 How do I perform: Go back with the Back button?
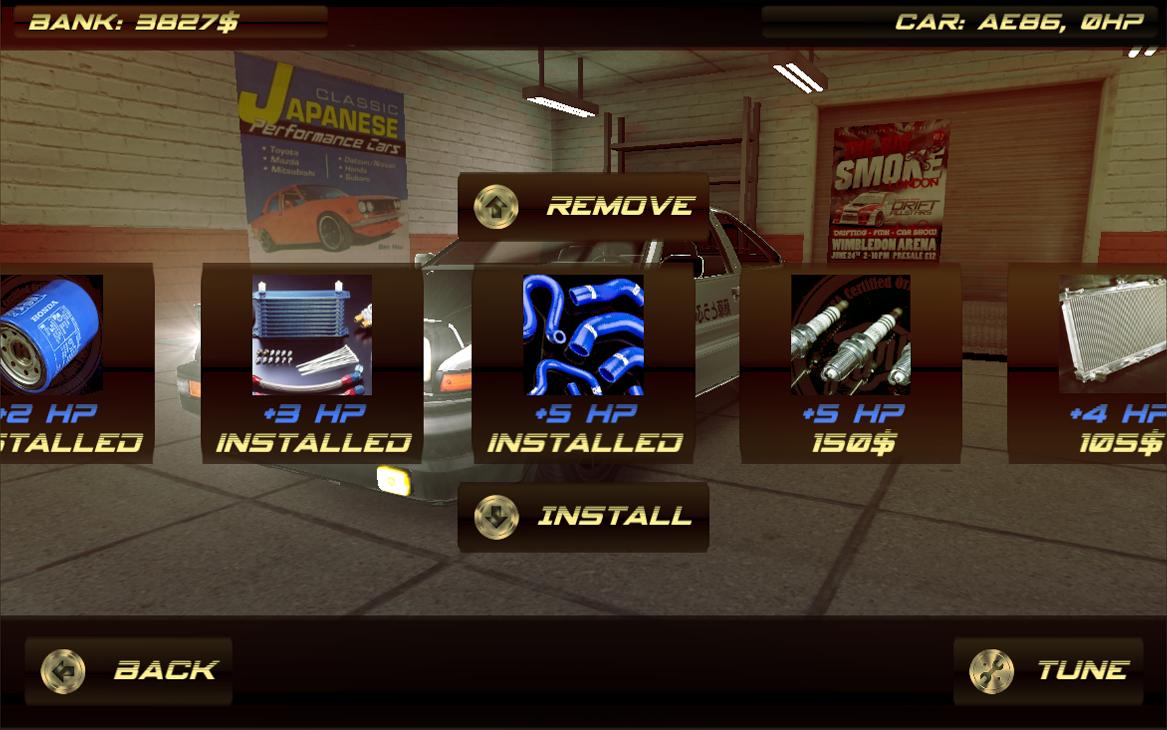click(129, 670)
